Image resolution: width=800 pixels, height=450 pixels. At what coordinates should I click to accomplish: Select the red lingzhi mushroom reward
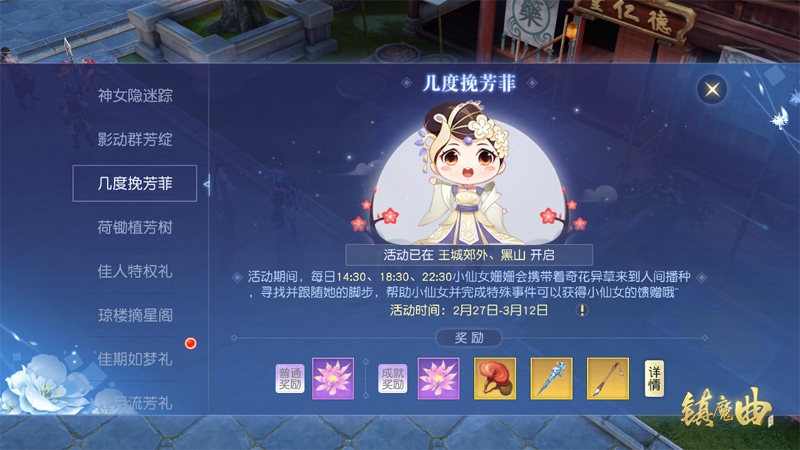[x=495, y=378]
